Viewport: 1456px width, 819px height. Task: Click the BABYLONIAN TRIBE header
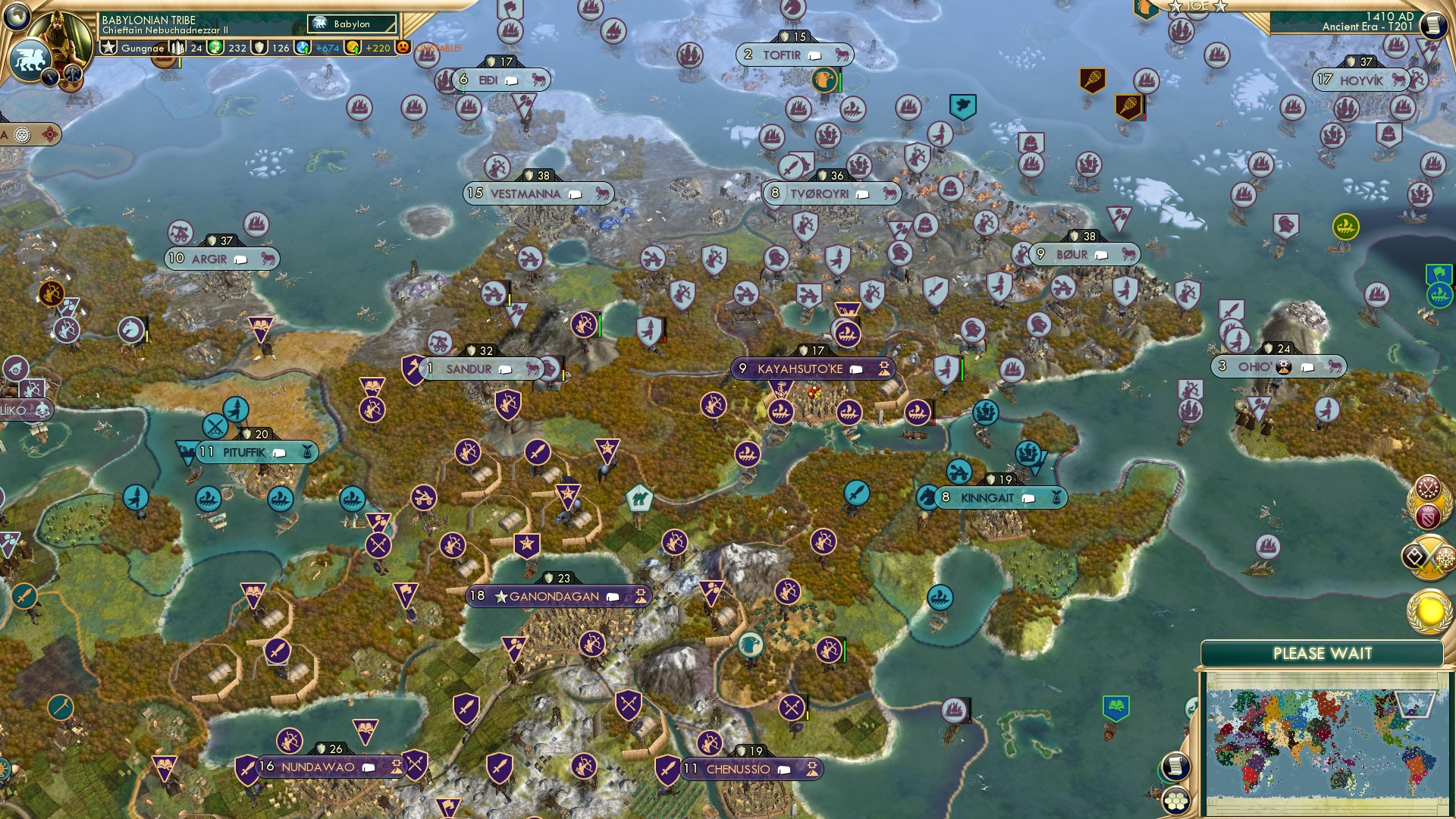click(x=149, y=20)
